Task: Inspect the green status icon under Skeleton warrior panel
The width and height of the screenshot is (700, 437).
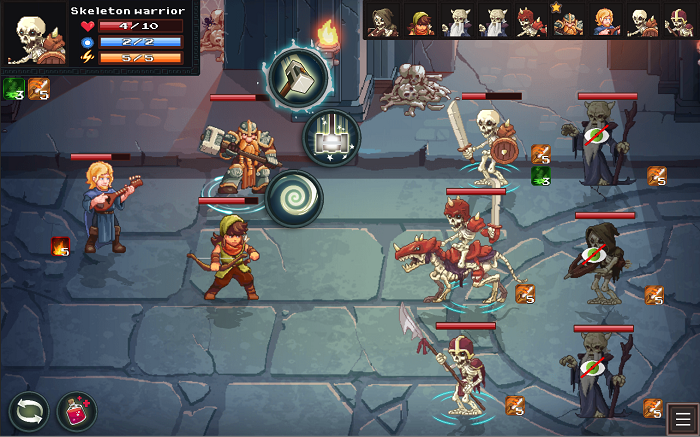Action: coord(14,89)
